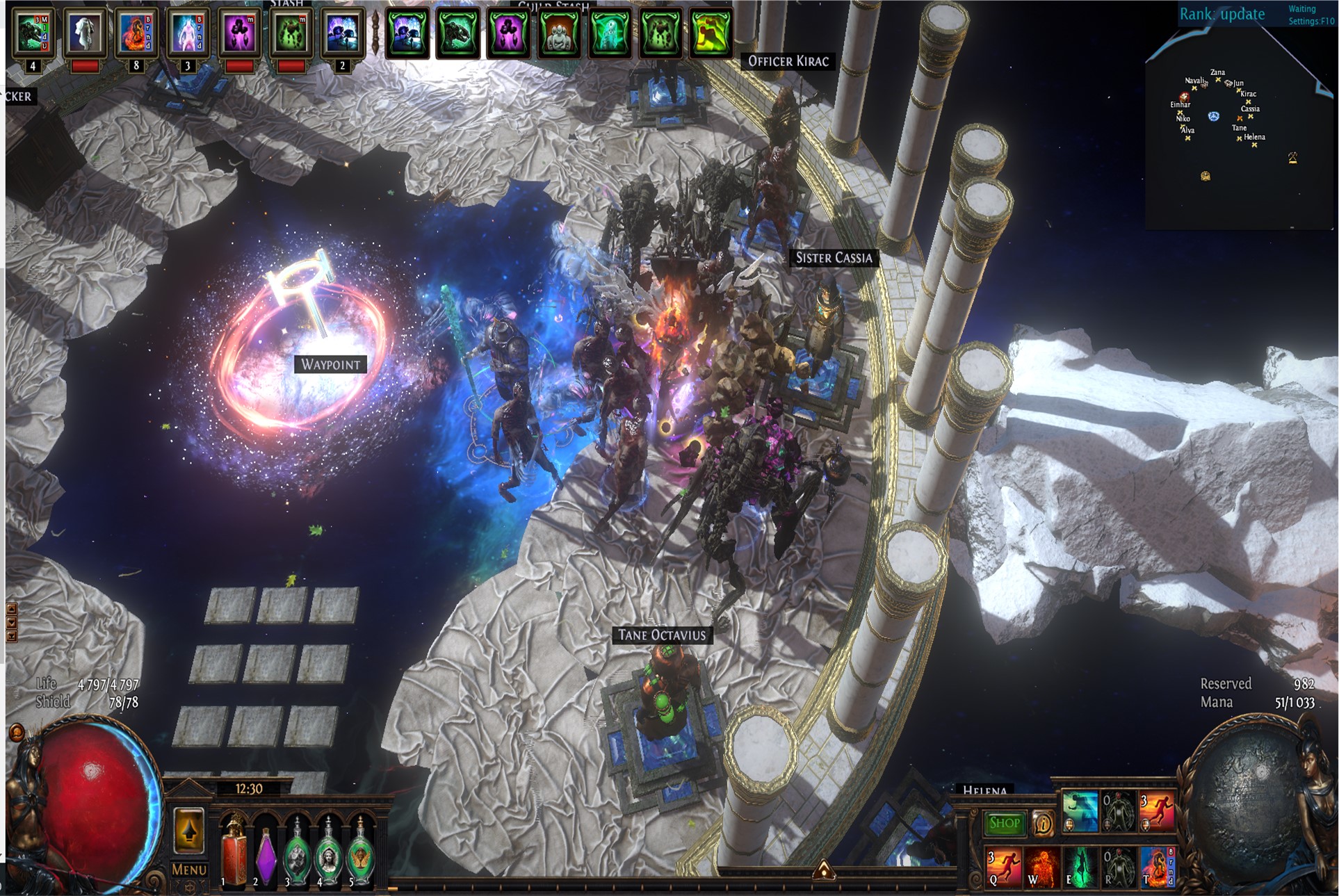Screen dimensions: 1339x896
Task: Click the golden info speech bubble icon
Action: [x=1044, y=824]
